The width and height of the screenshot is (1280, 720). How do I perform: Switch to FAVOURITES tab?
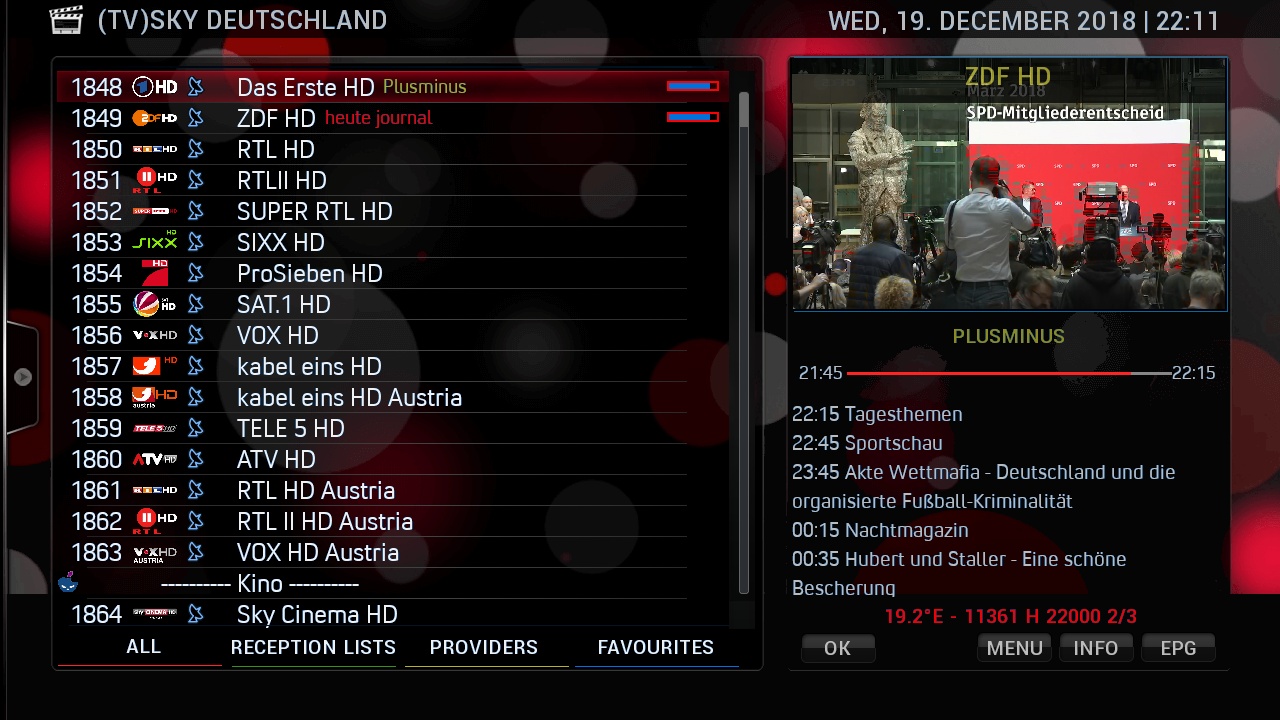pyautogui.click(x=655, y=647)
